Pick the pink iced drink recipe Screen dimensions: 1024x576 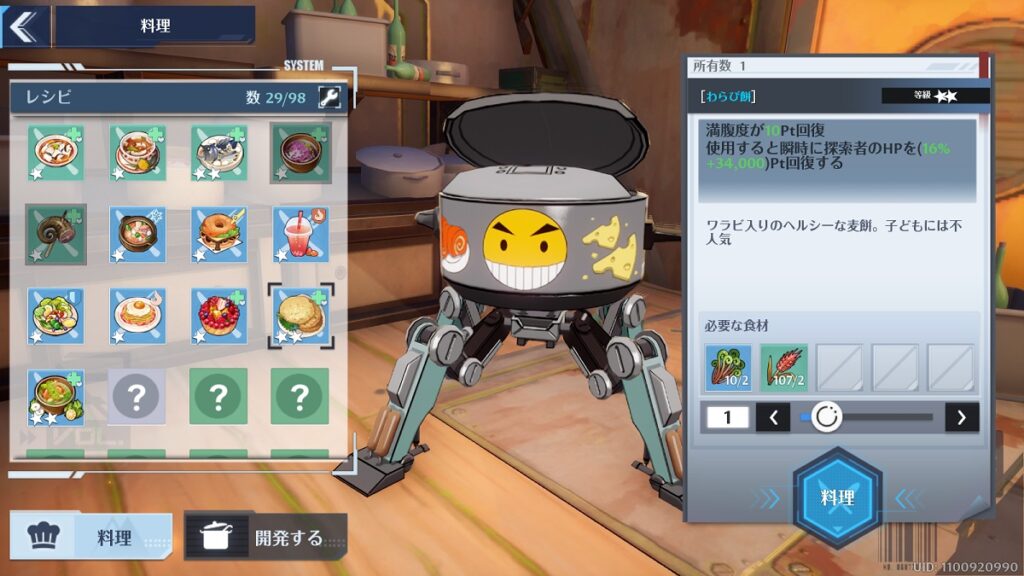299,234
